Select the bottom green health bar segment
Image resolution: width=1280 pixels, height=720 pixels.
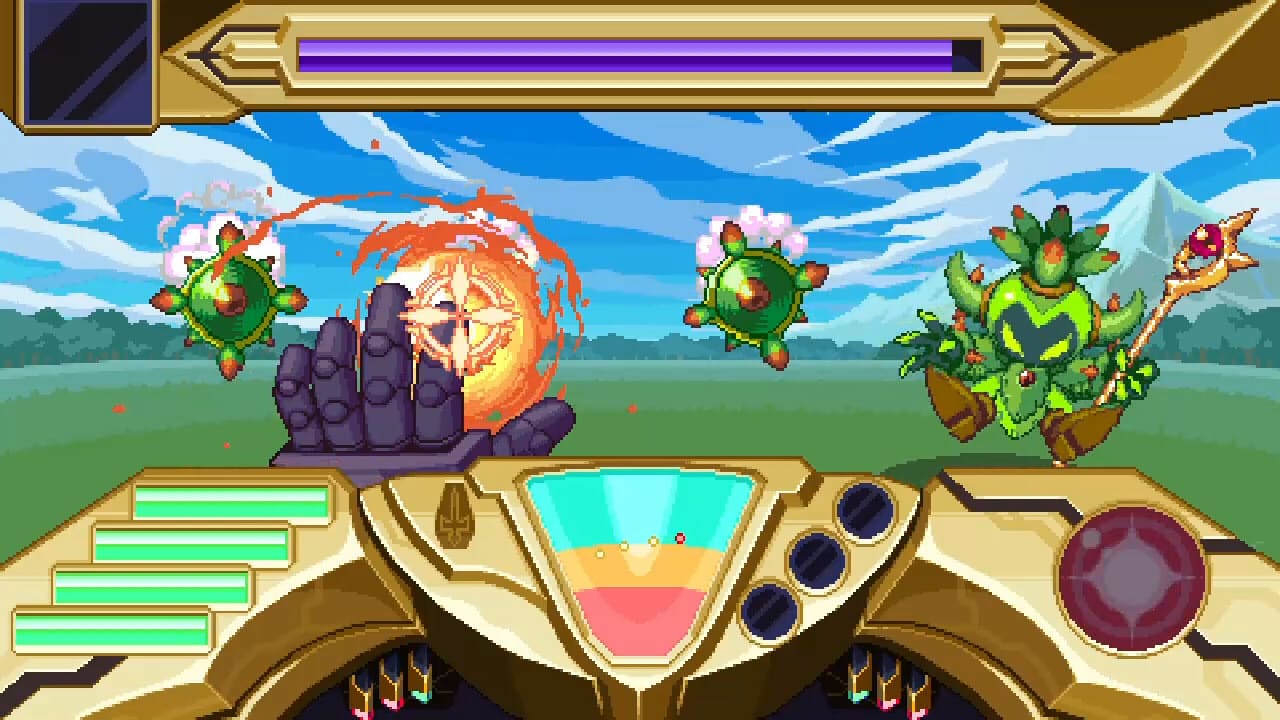(120, 630)
